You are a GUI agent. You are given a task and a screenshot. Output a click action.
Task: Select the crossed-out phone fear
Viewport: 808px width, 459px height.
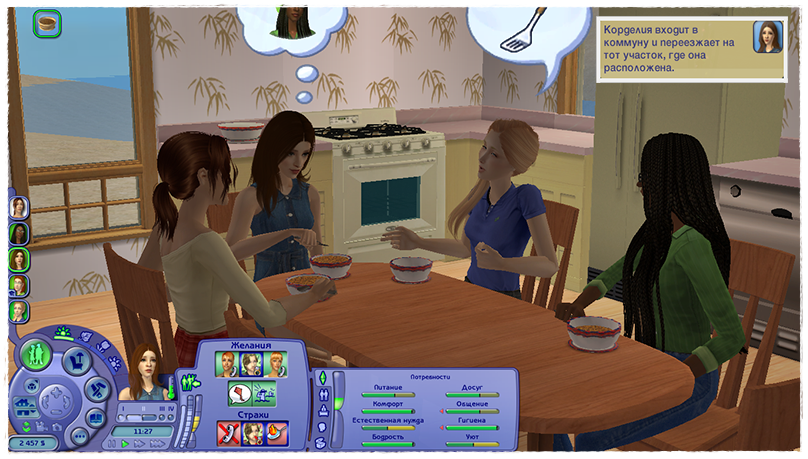coord(229,432)
